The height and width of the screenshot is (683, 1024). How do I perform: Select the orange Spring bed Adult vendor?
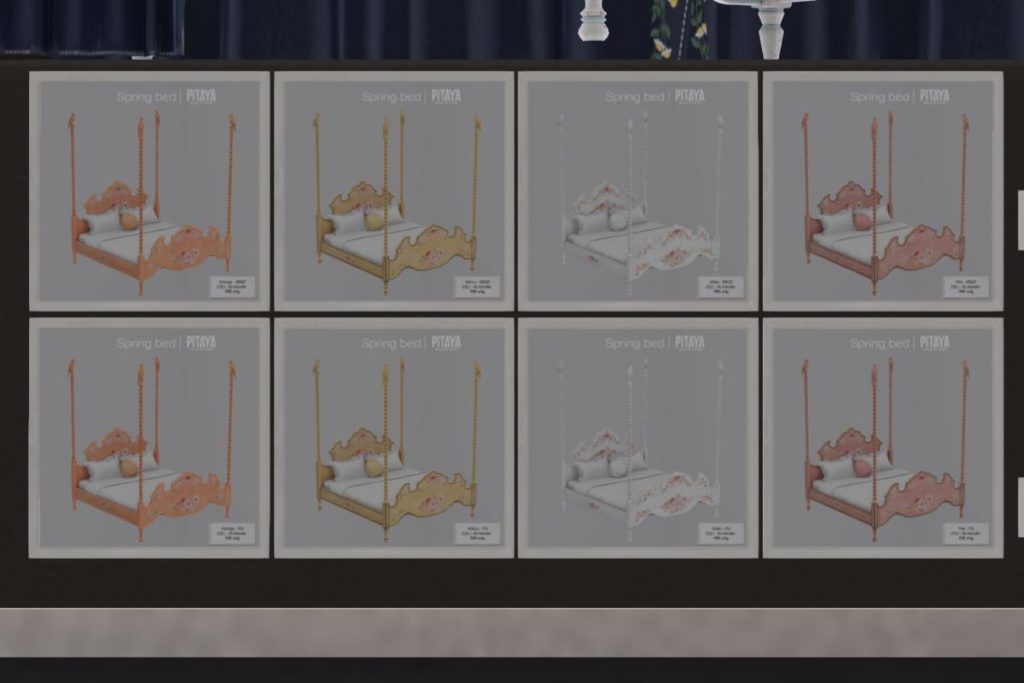pos(149,191)
